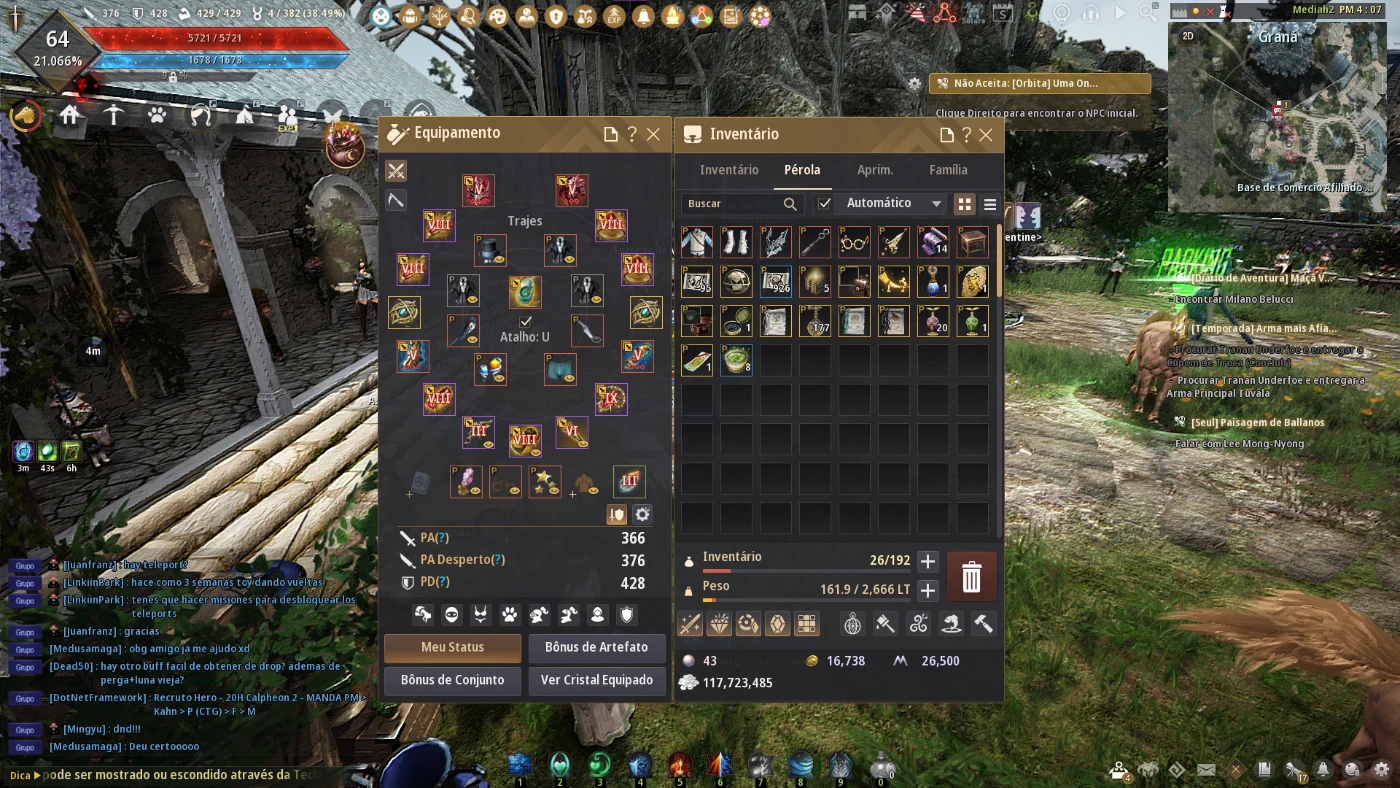1400x788 pixels.
Task: Open Meu Status
Action: point(452,647)
